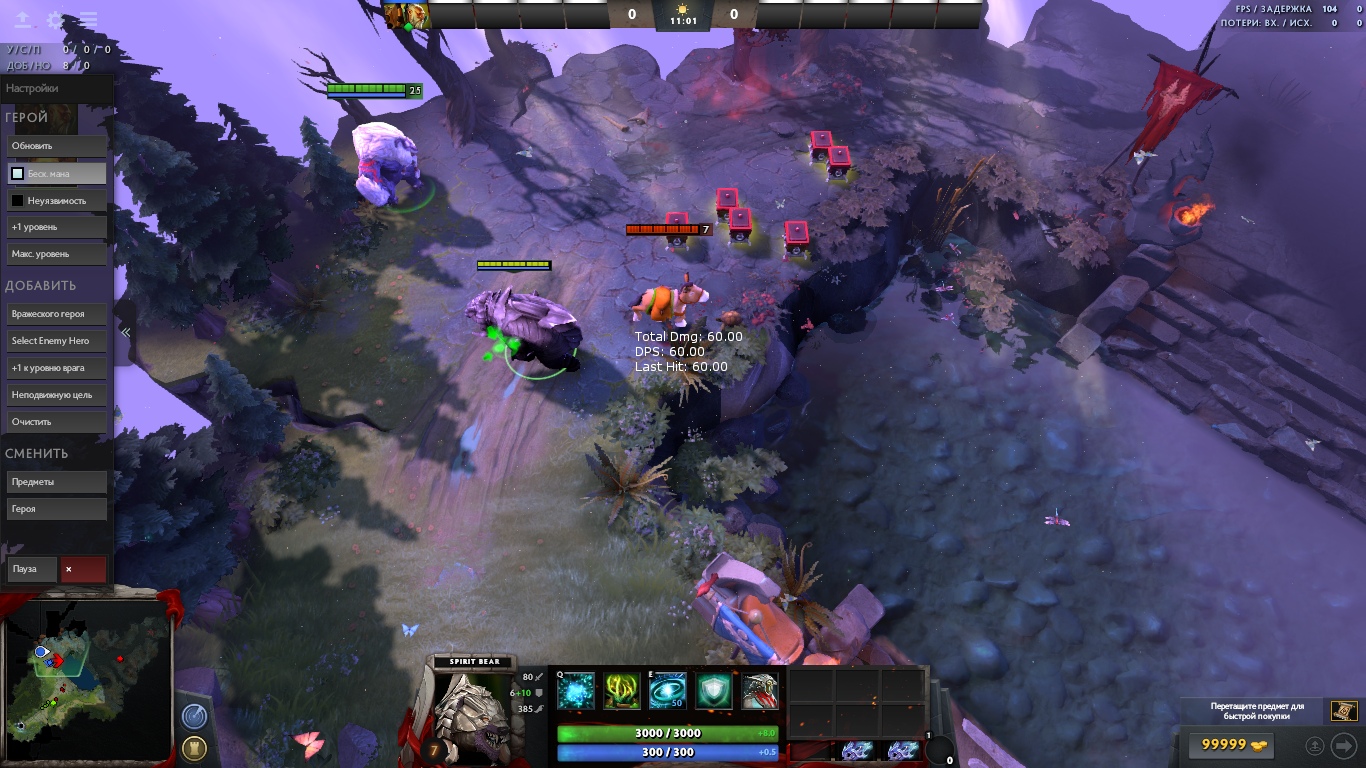Image resolution: width=1366 pixels, height=768 pixels.
Task: Select the scroll item in quick buy
Action: click(1343, 711)
